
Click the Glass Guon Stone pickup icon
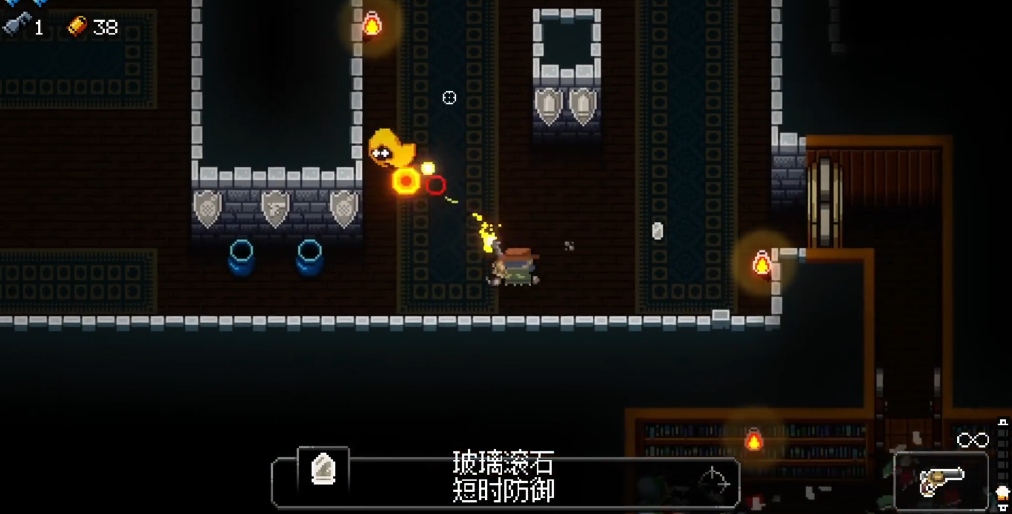click(x=323, y=470)
